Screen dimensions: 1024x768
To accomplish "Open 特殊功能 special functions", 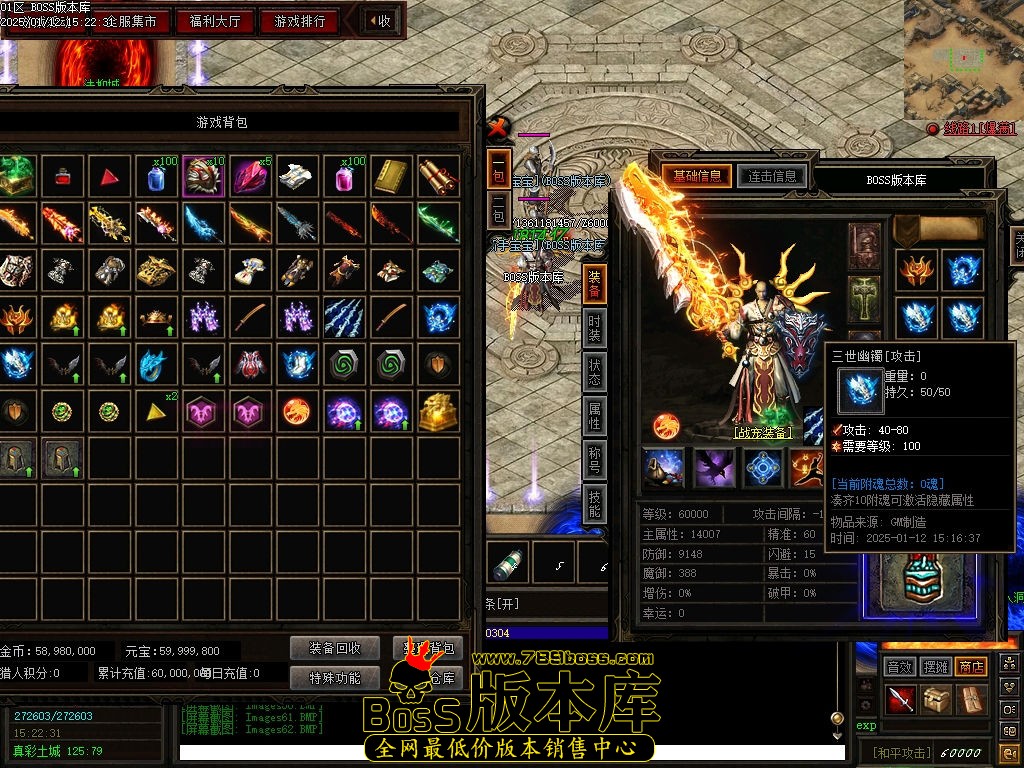I will 335,678.
